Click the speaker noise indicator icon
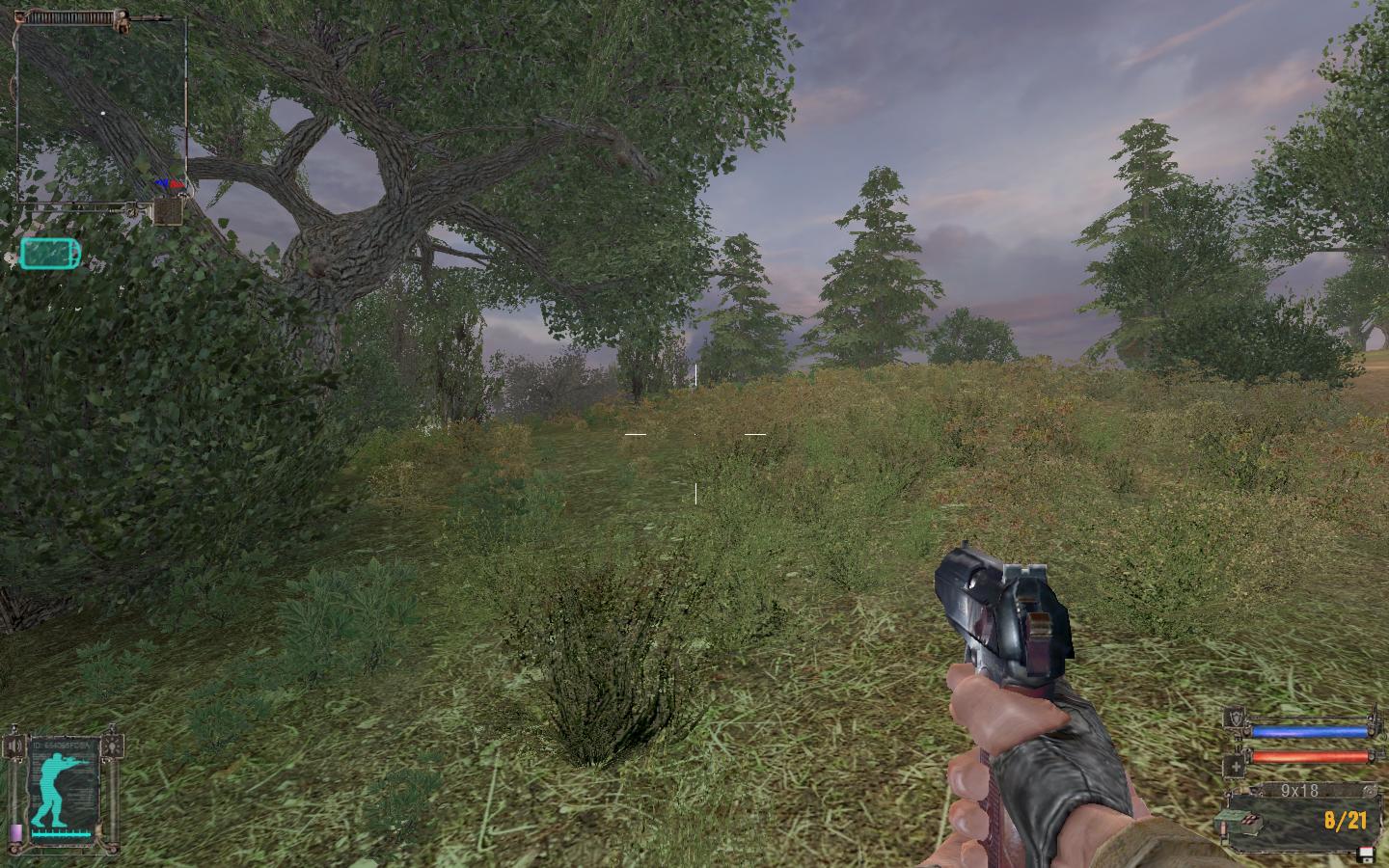Image resolution: width=1389 pixels, height=868 pixels. click(14, 746)
